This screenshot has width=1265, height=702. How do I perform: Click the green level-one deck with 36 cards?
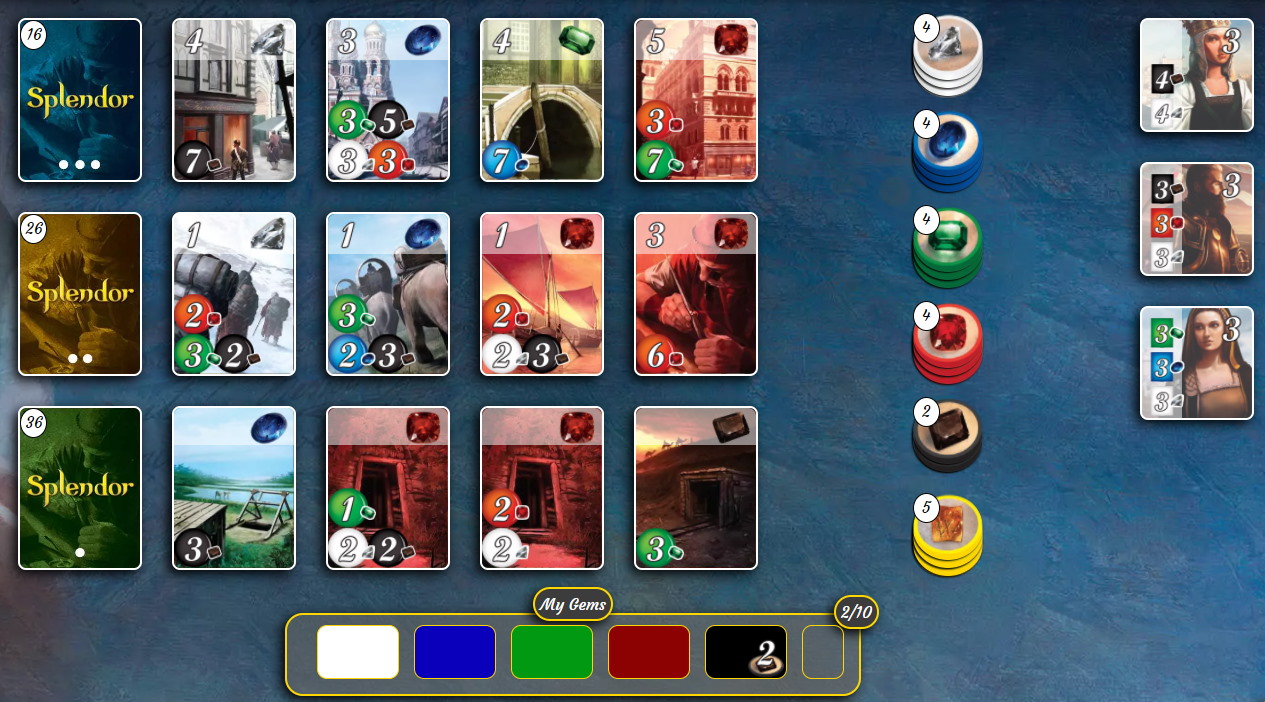coord(80,488)
